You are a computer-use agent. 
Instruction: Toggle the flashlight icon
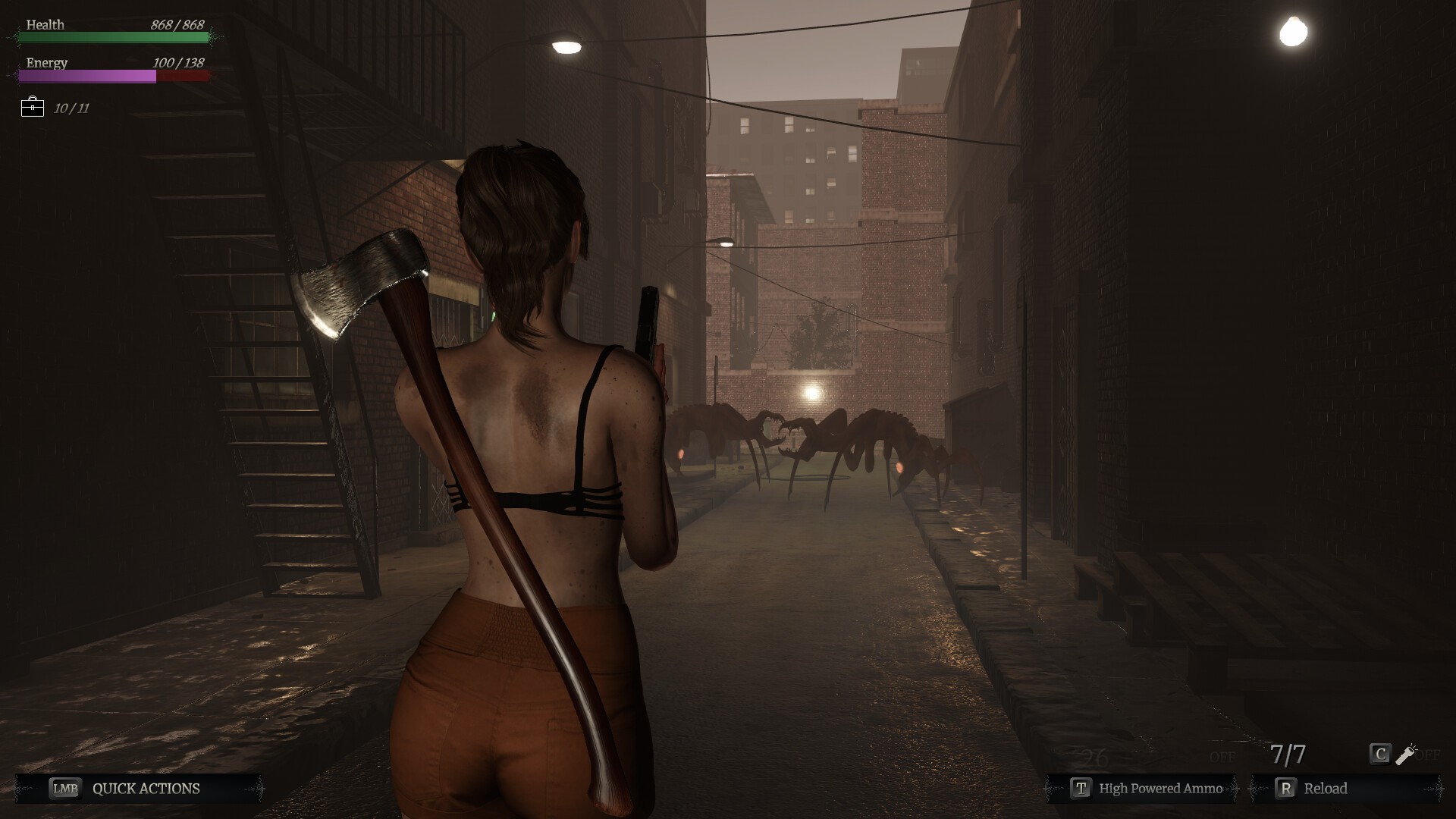point(1406,755)
